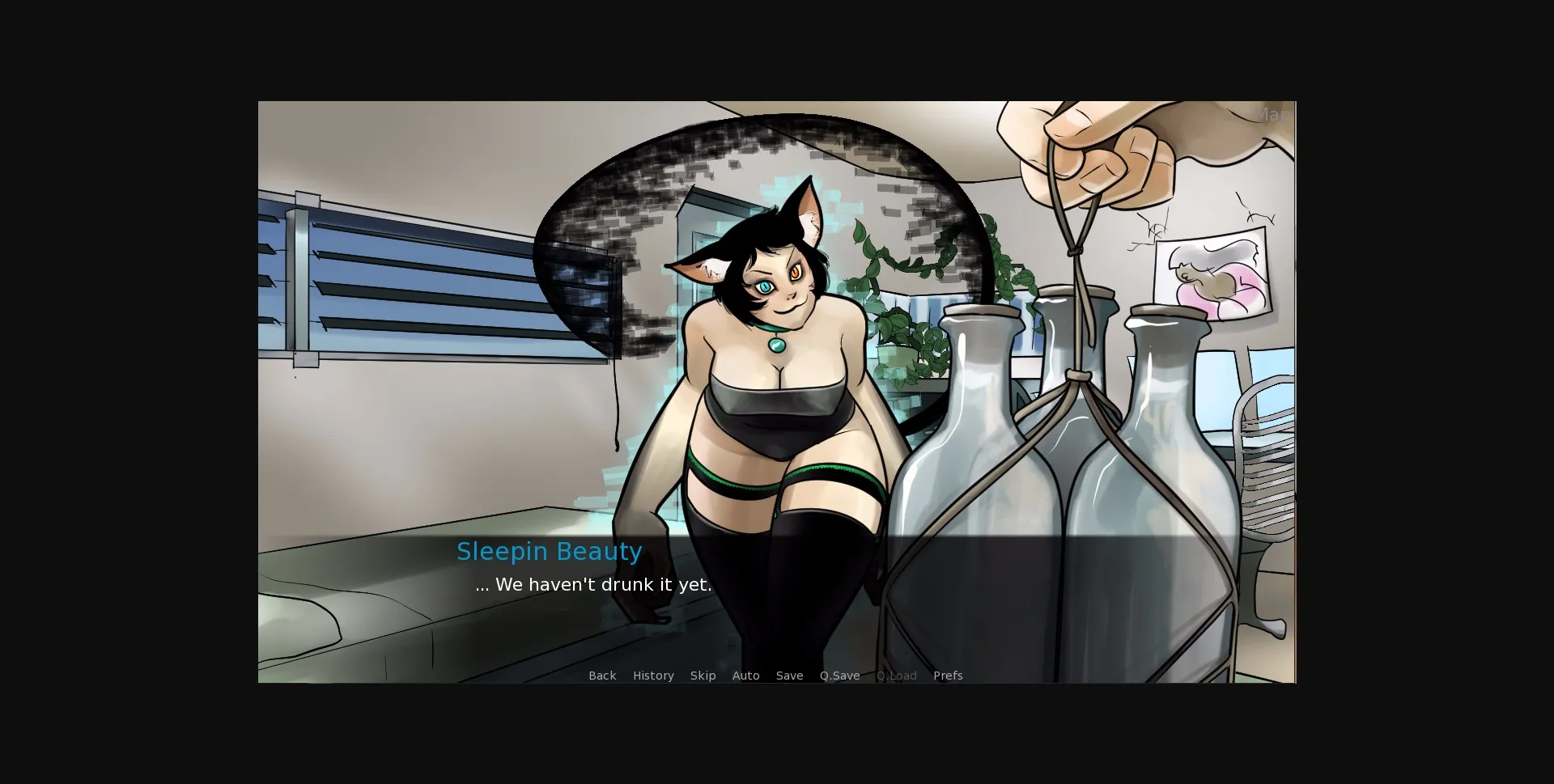The image size is (1554, 784).
Task: Toggle Auto-forward mode
Action: coord(746,676)
